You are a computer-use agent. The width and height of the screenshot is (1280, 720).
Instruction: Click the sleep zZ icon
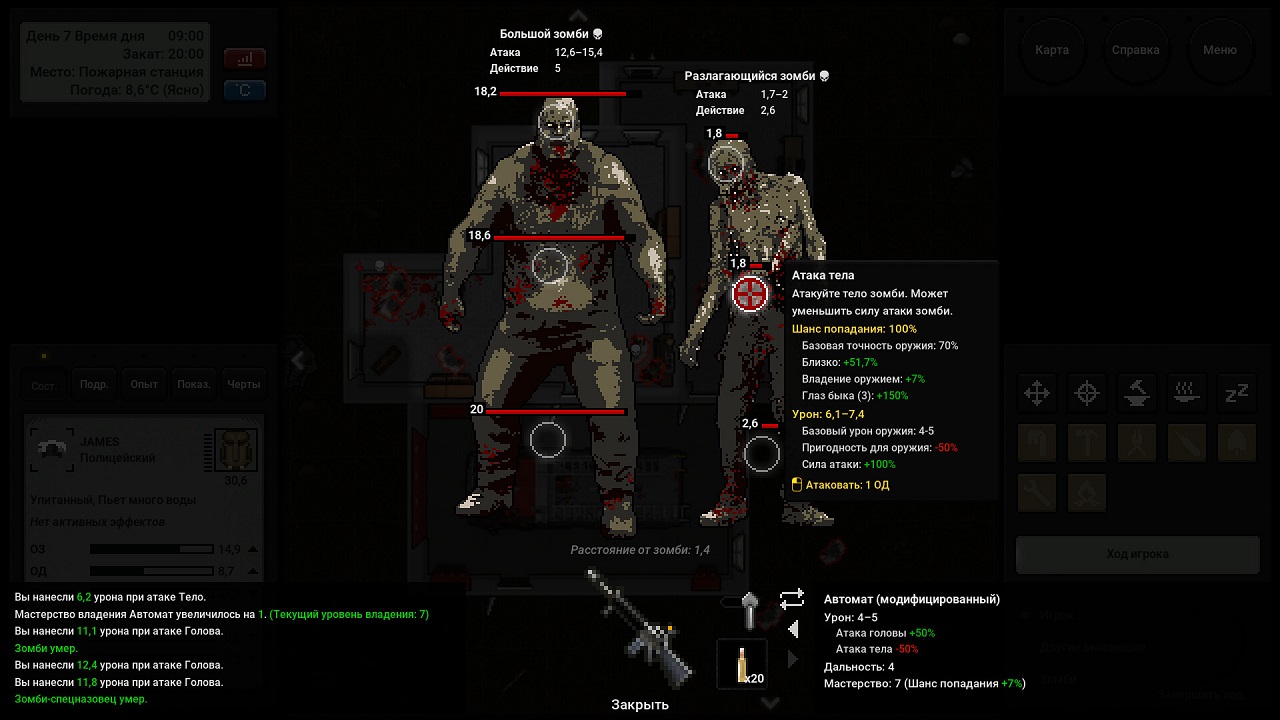(x=1237, y=393)
